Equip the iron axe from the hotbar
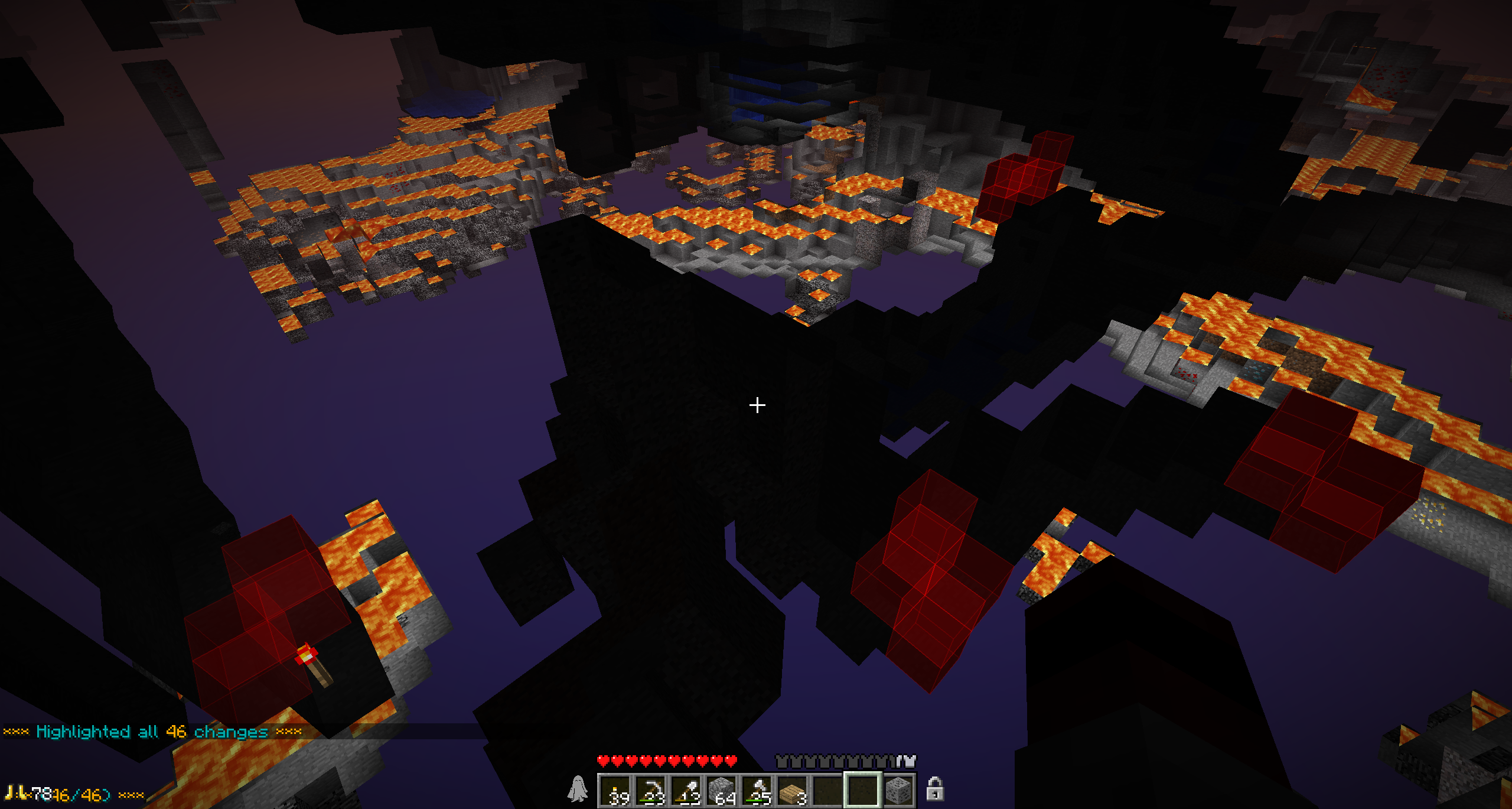1512x809 pixels. [x=758, y=790]
